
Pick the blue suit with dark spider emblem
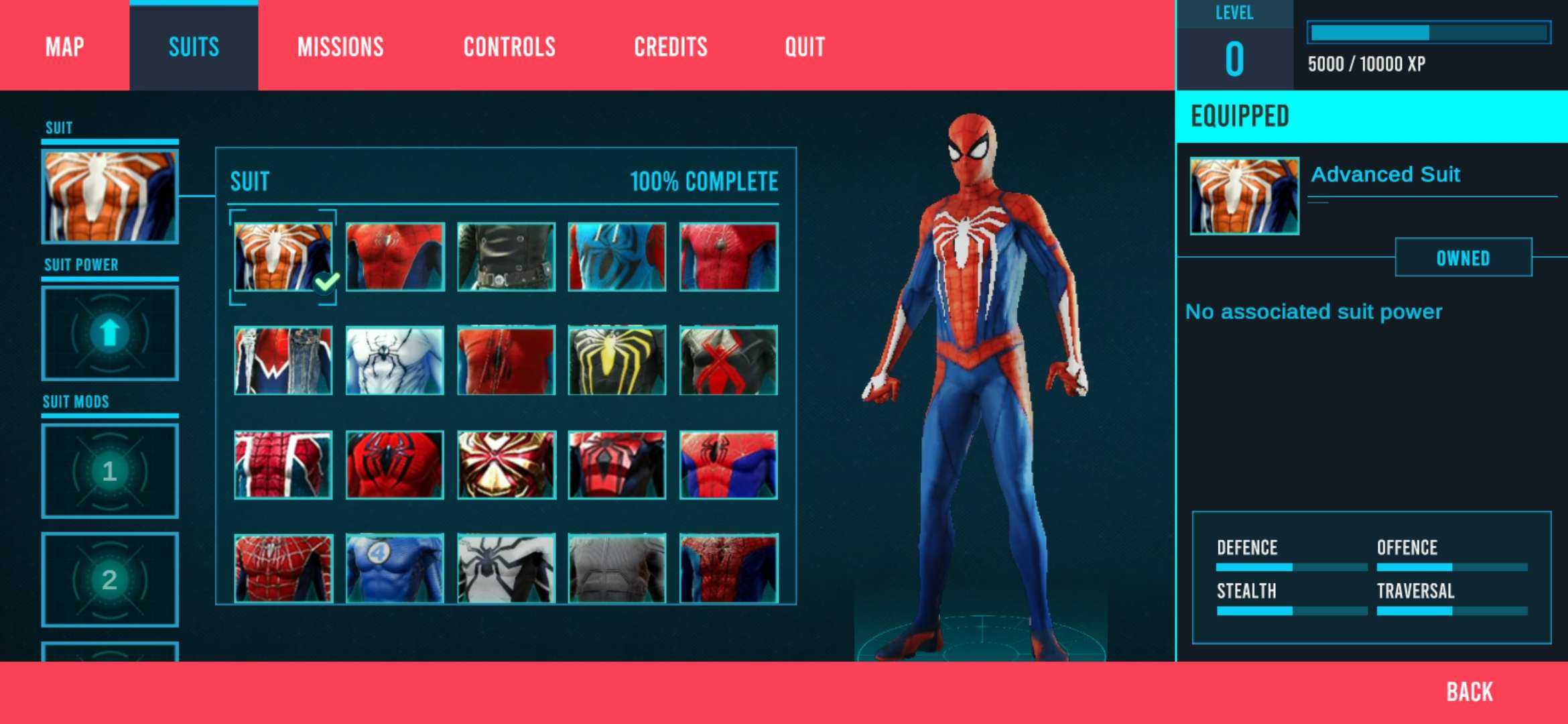617,257
